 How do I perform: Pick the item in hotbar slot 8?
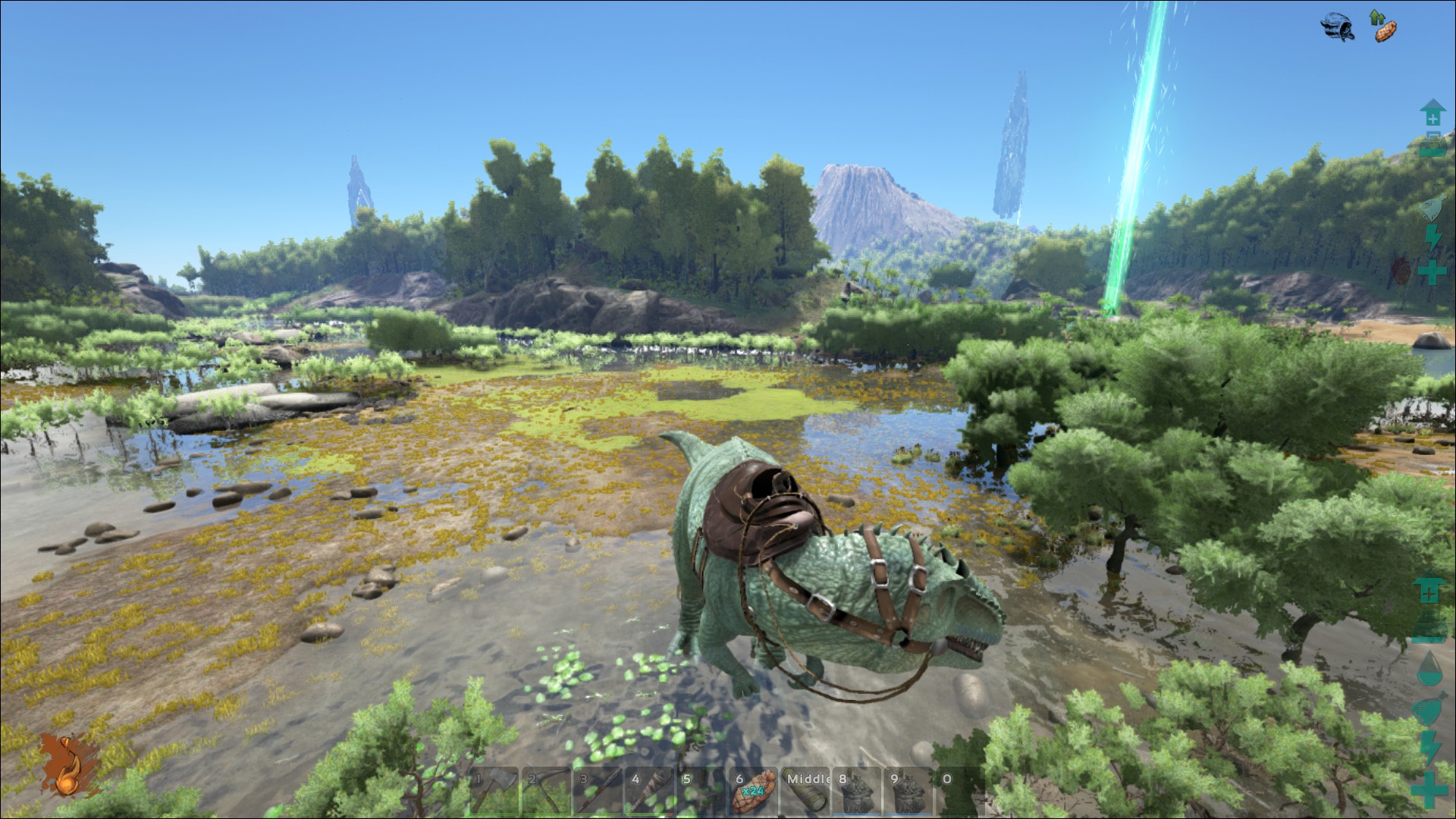click(x=858, y=792)
